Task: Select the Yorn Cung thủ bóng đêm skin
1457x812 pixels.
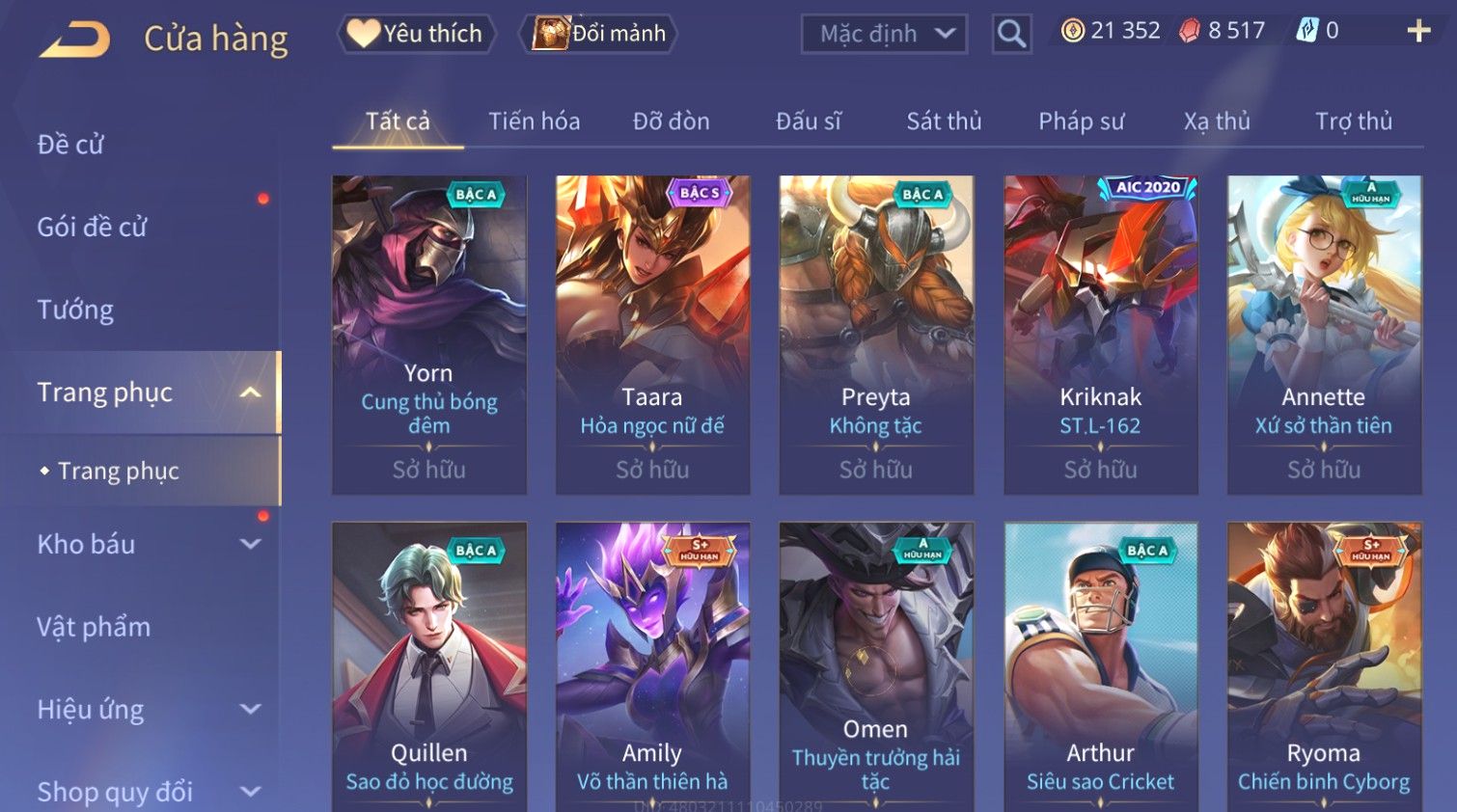Action: point(429,334)
